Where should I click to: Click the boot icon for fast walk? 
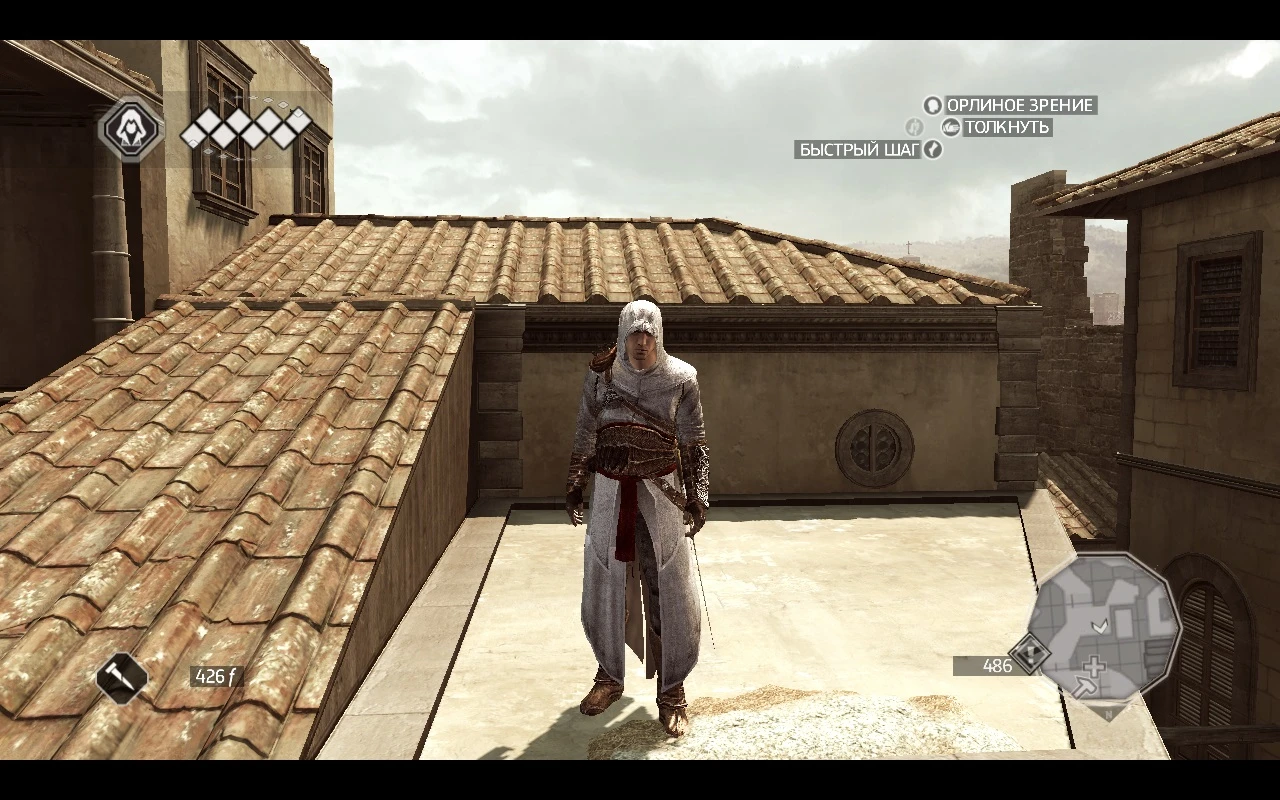point(934,150)
